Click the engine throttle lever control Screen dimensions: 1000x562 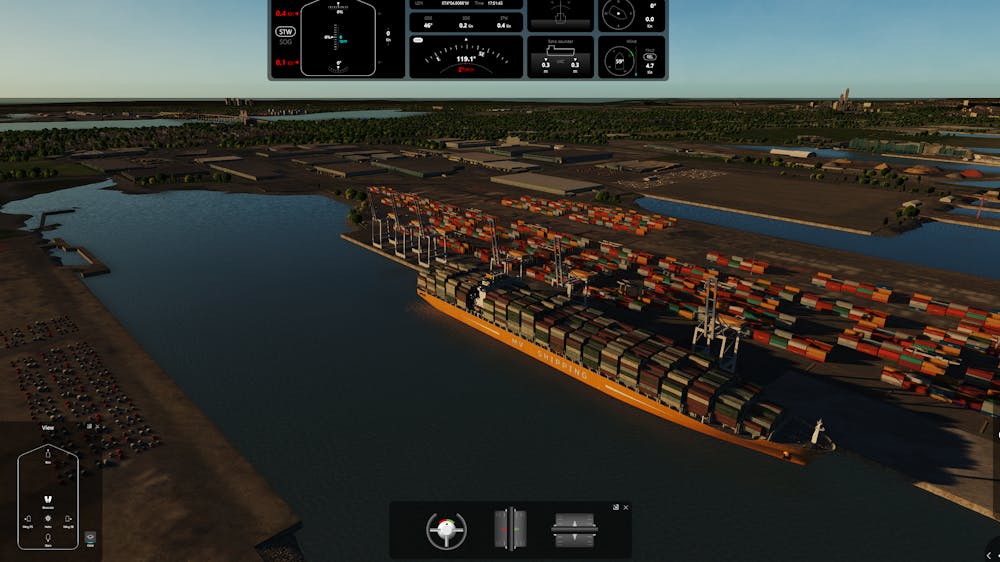pos(575,529)
